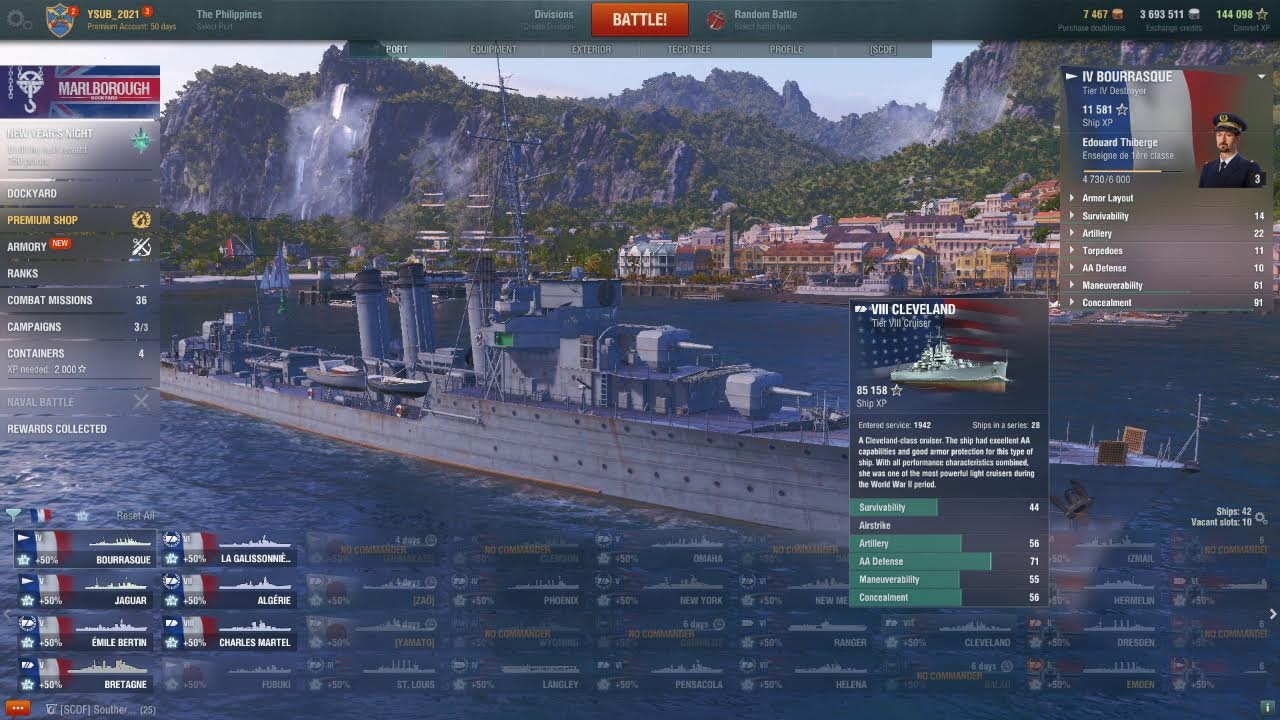Open the Dockyard menu entry
Image resolution: width=1280 pixels, height=720 pixels.
point(32,193)
